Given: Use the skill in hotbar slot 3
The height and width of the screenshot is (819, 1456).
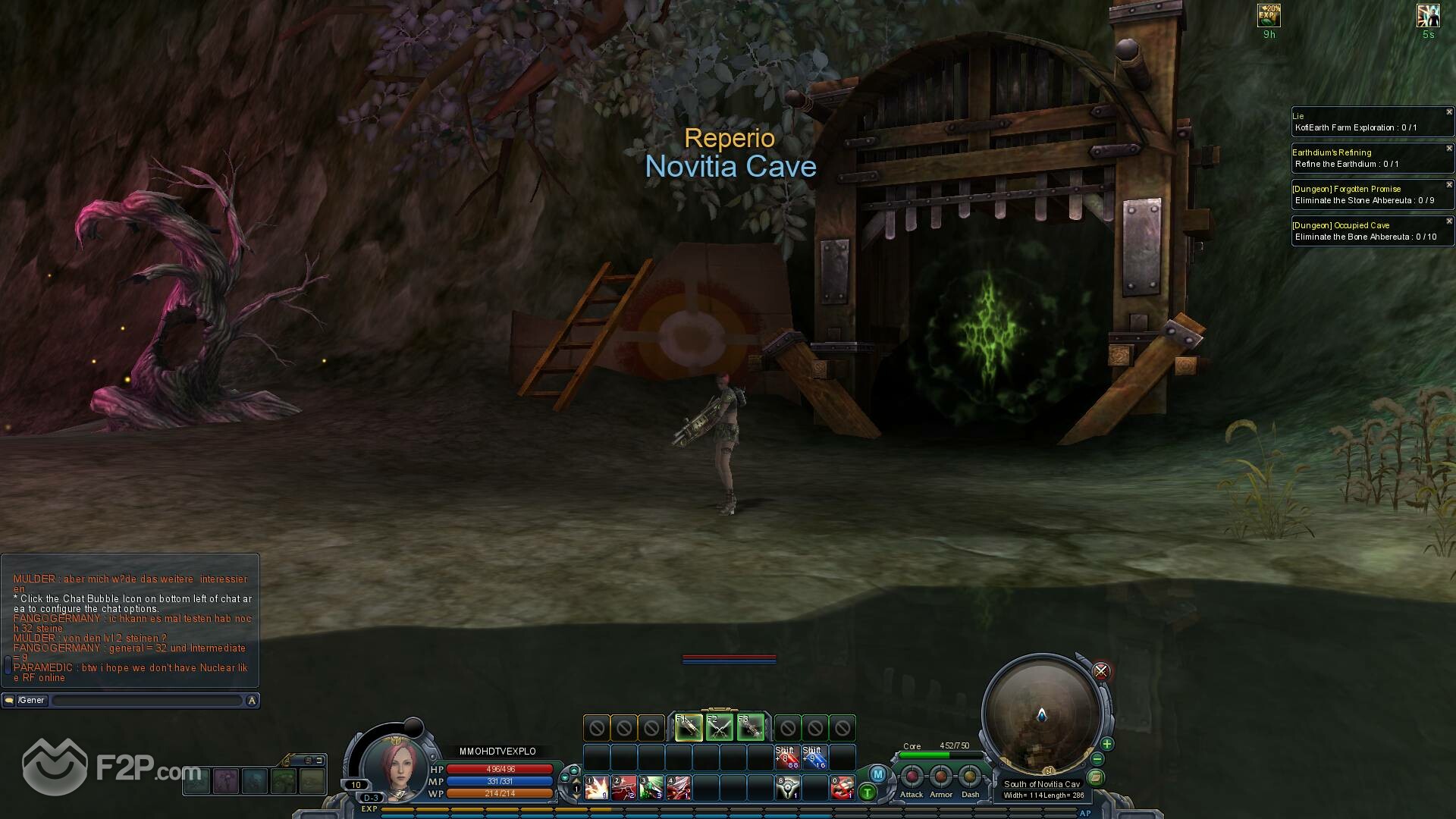Looking at the screenshot, I should pyautogui.click(x=651, y=787).
